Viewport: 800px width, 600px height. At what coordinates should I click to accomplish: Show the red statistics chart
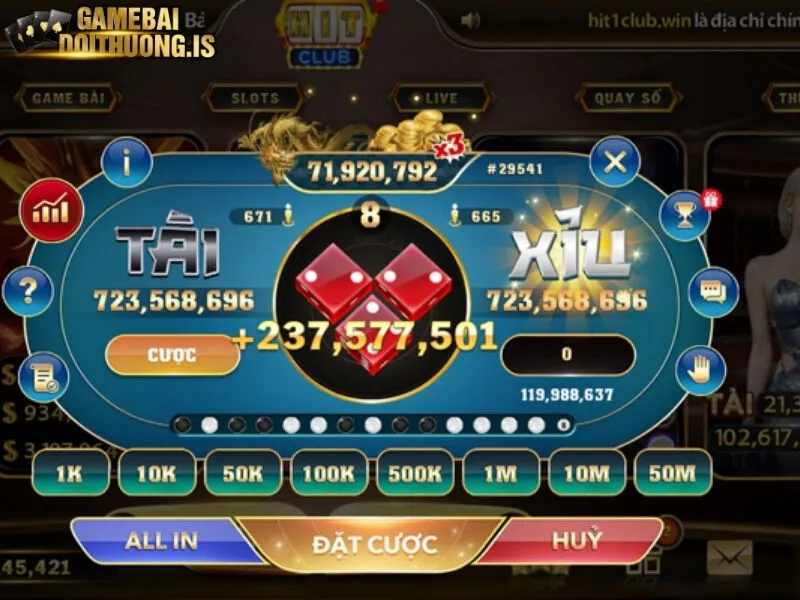coord(49,210)
